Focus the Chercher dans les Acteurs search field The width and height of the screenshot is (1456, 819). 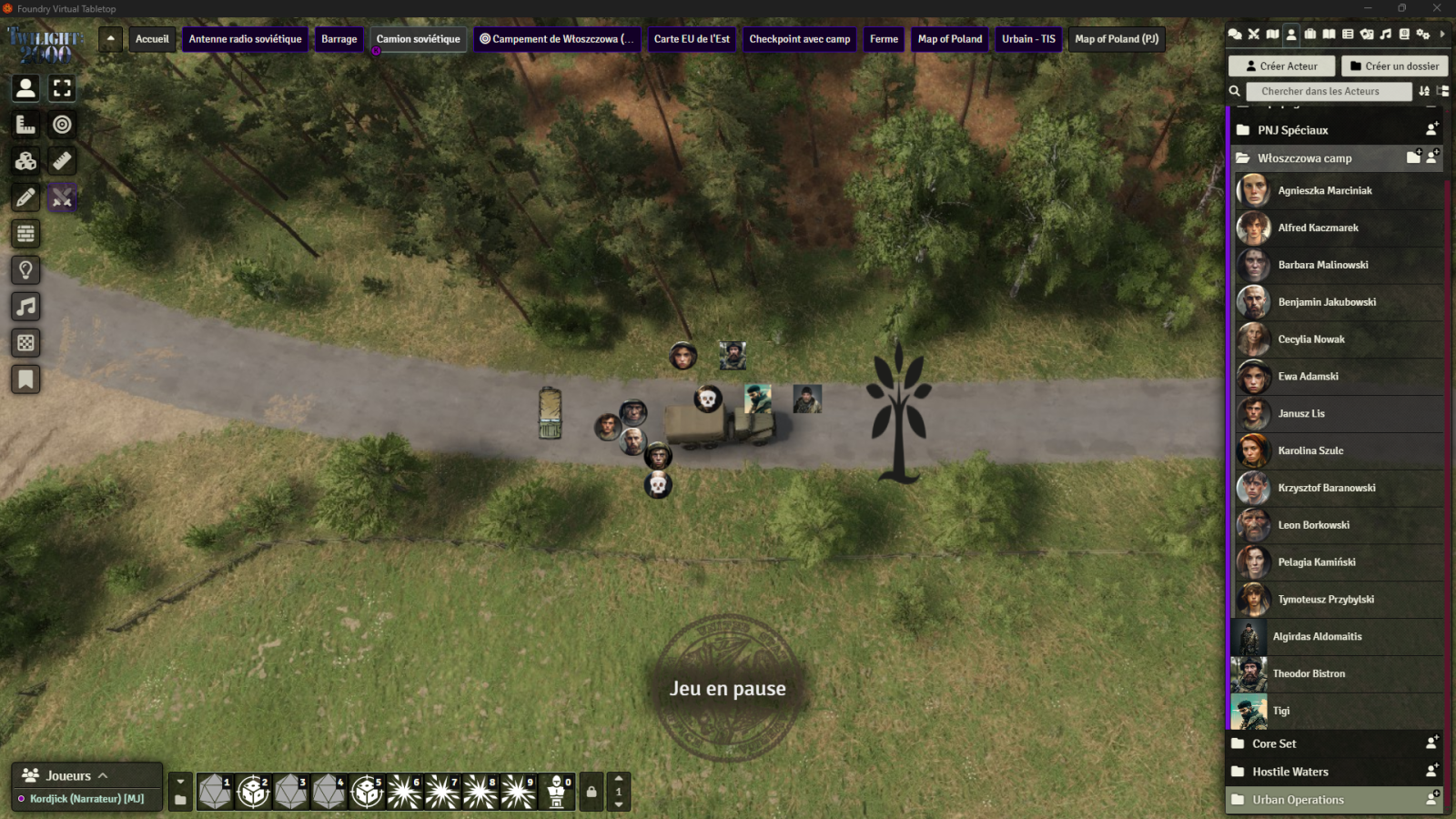[1329, 91]
